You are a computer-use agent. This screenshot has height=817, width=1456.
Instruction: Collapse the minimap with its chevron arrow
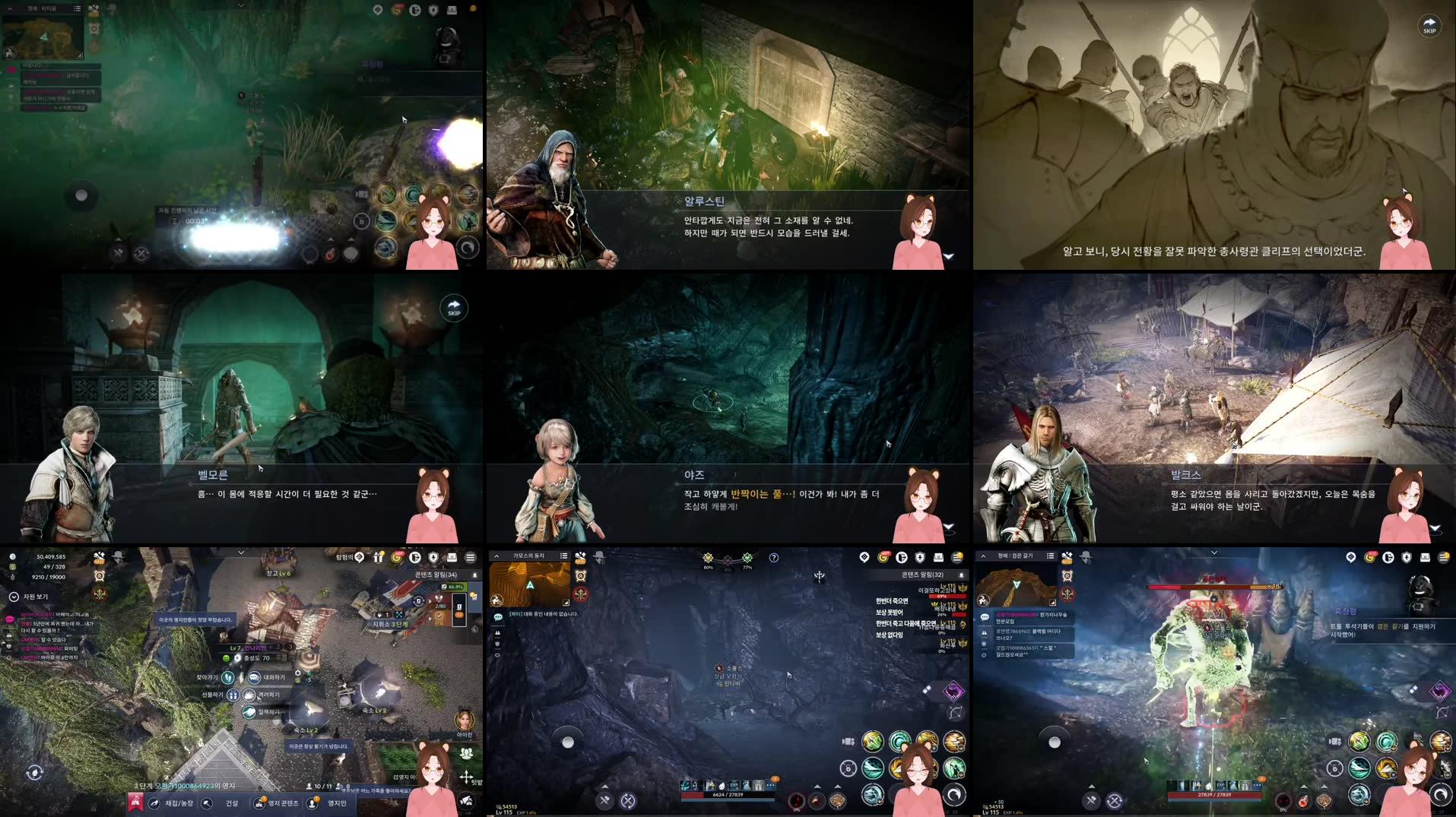(496, 556)
